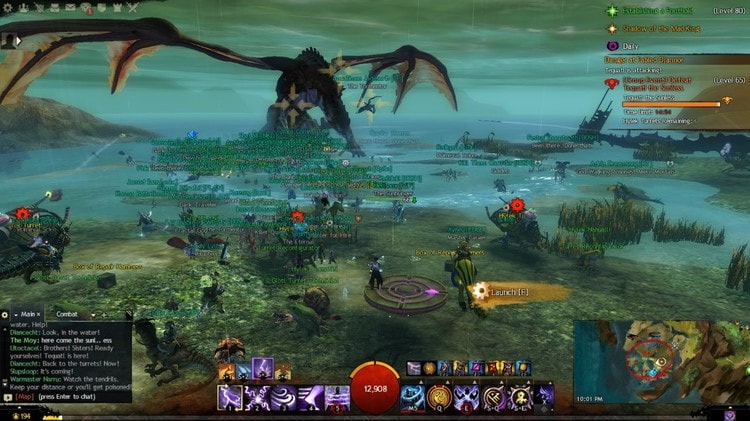The width and height of the screenshot is (750, 421).
Task: Trigger the utility skill bound to E
Action: click(x=467, y=397)
